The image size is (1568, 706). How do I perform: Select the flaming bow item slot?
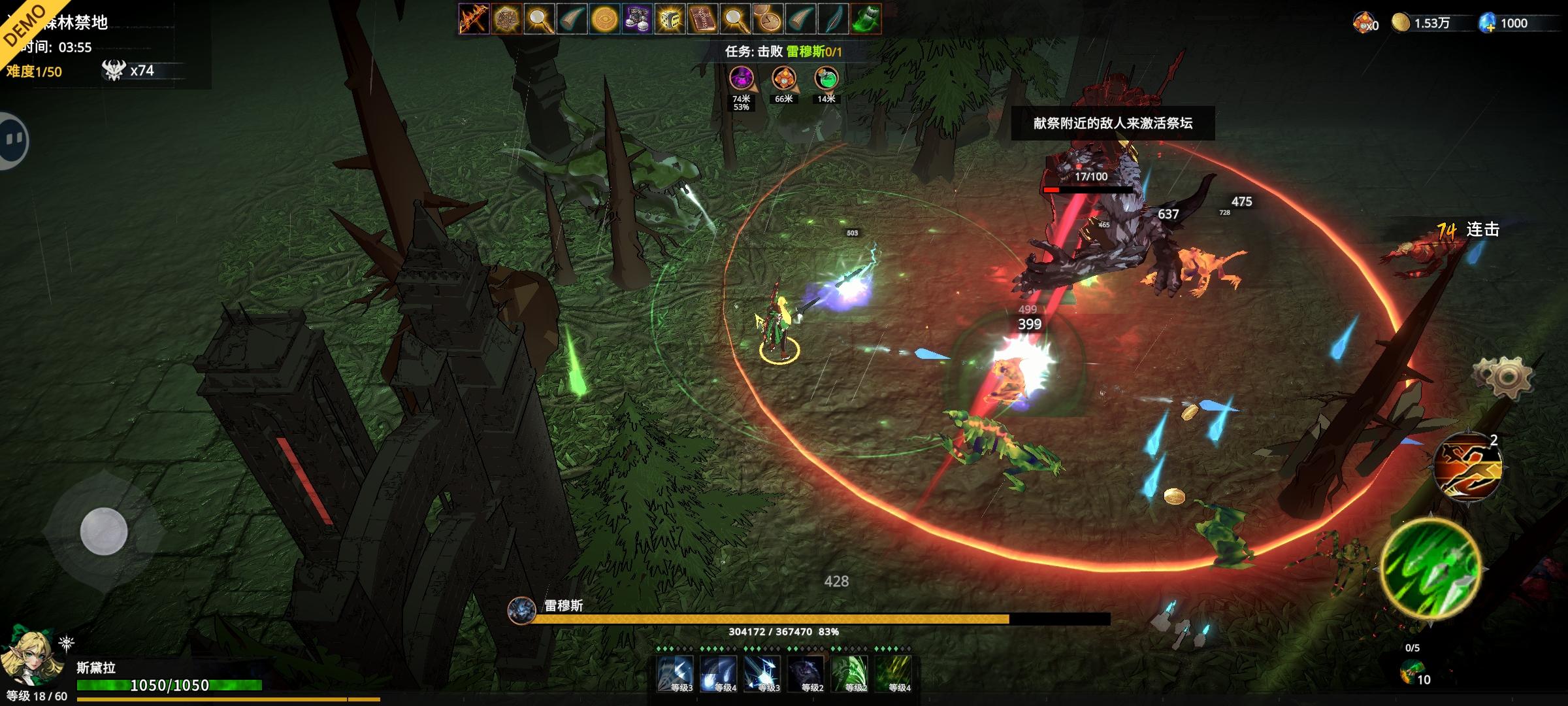coord(474,19)
